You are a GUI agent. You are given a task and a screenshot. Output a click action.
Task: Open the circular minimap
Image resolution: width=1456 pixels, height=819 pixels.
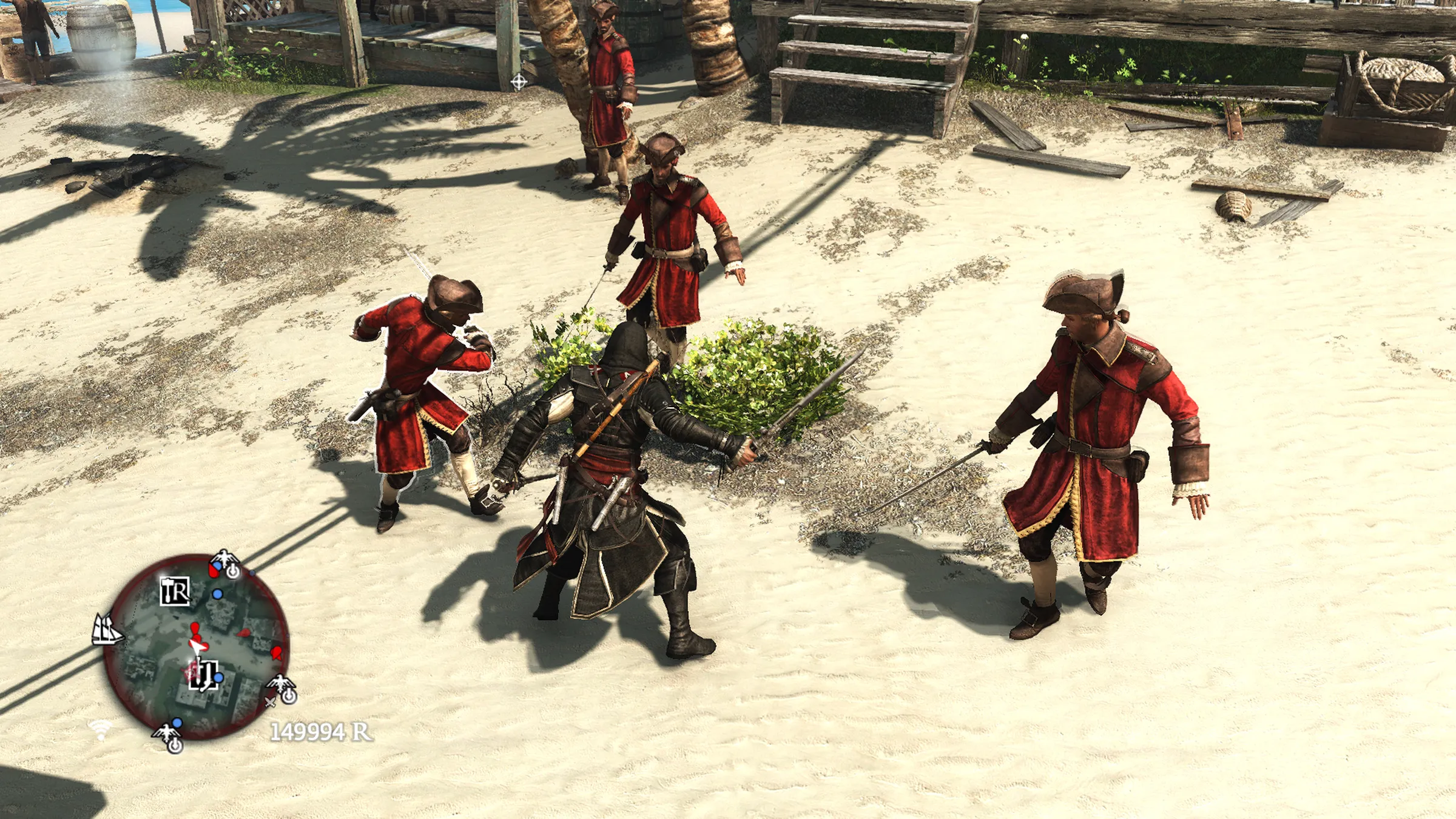[196, 647]
